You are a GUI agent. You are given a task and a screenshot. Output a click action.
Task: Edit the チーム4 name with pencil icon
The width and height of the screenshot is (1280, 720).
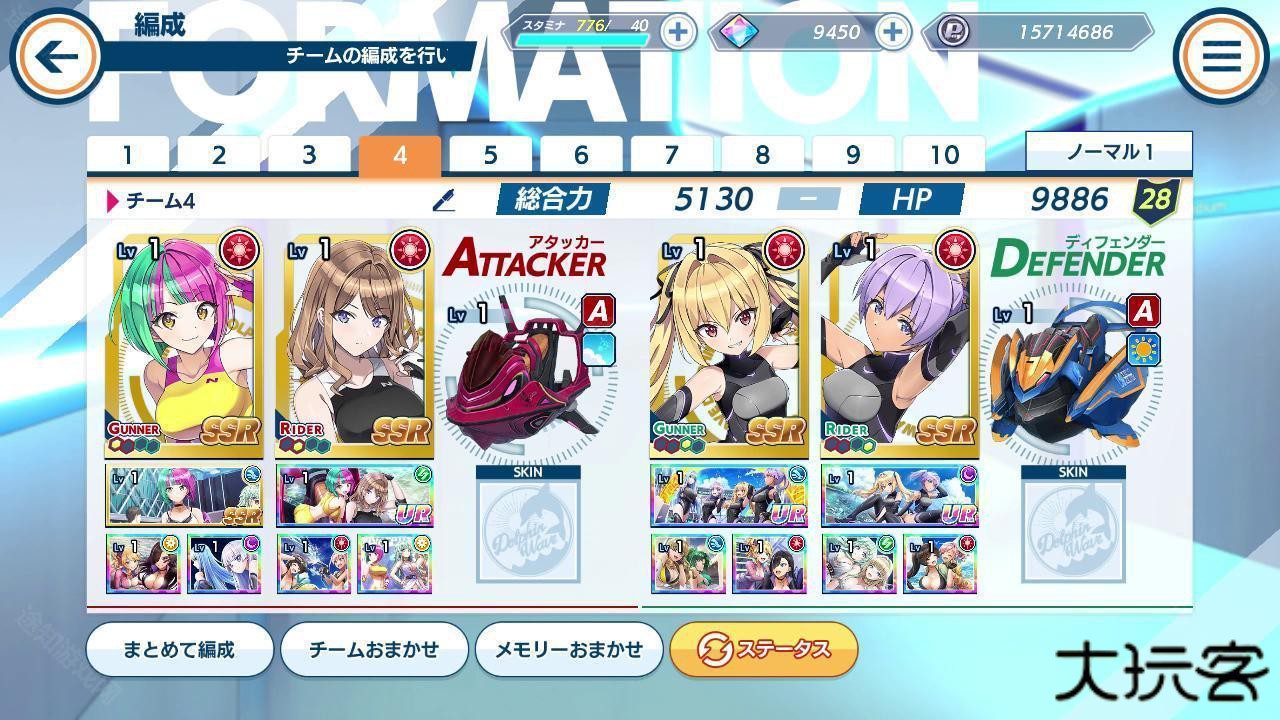point(443,200)
